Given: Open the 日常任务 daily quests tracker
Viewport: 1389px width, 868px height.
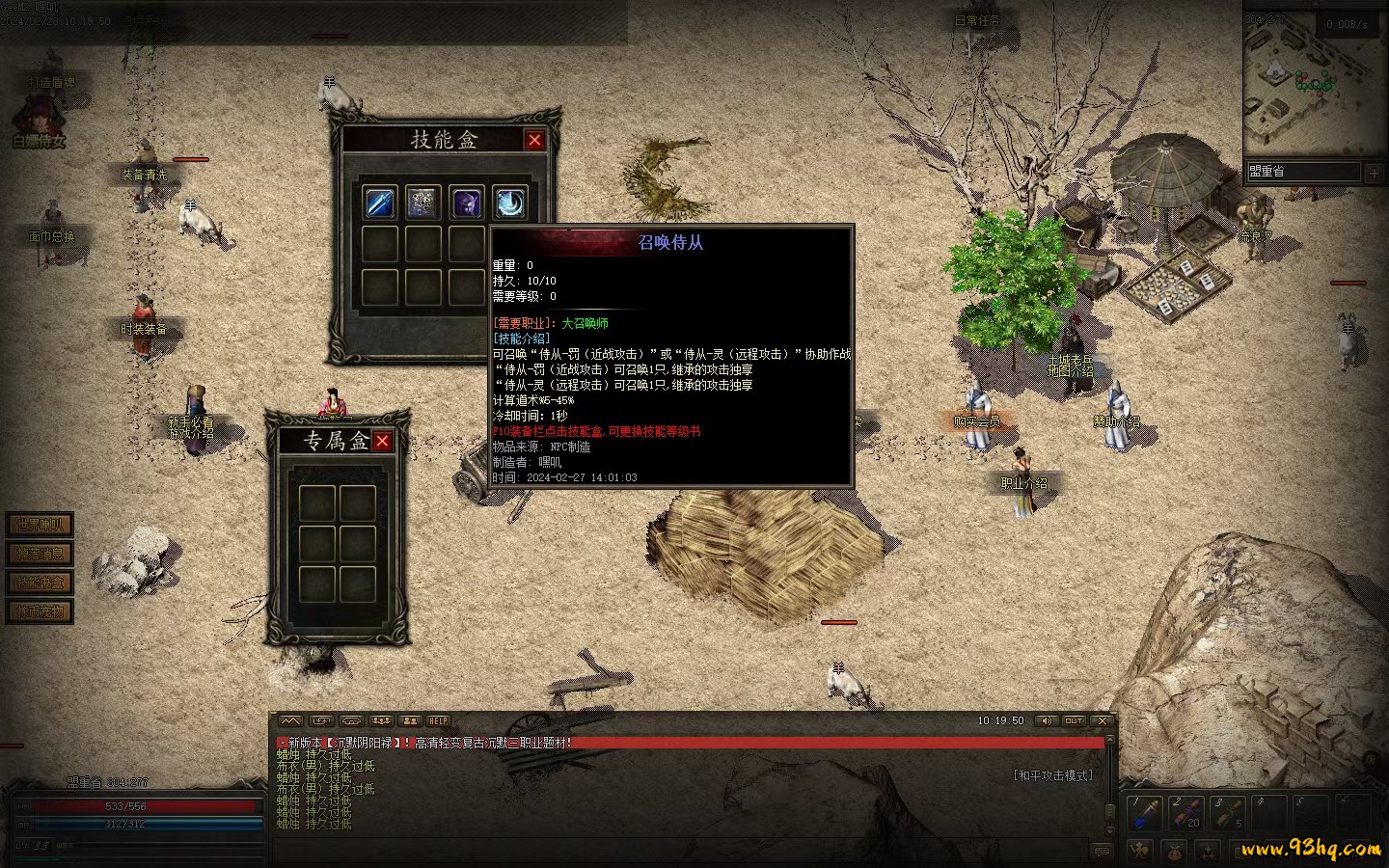Looking at the screenshot, I should pyautogui.click(x=976, y=19).
